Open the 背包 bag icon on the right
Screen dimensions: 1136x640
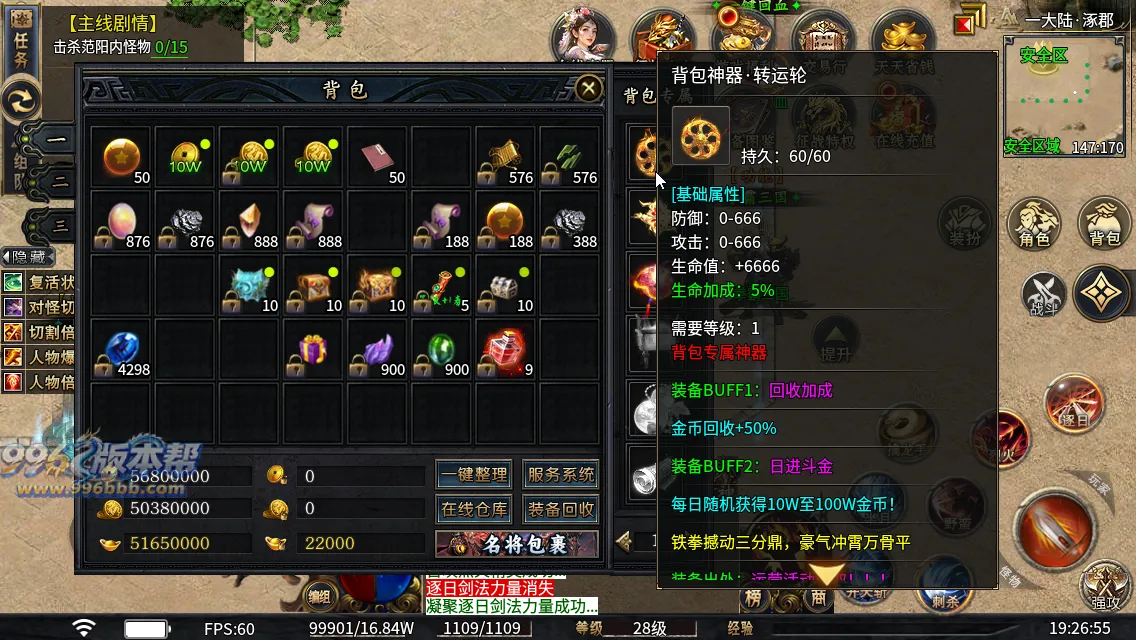[x=1104, y=223]
